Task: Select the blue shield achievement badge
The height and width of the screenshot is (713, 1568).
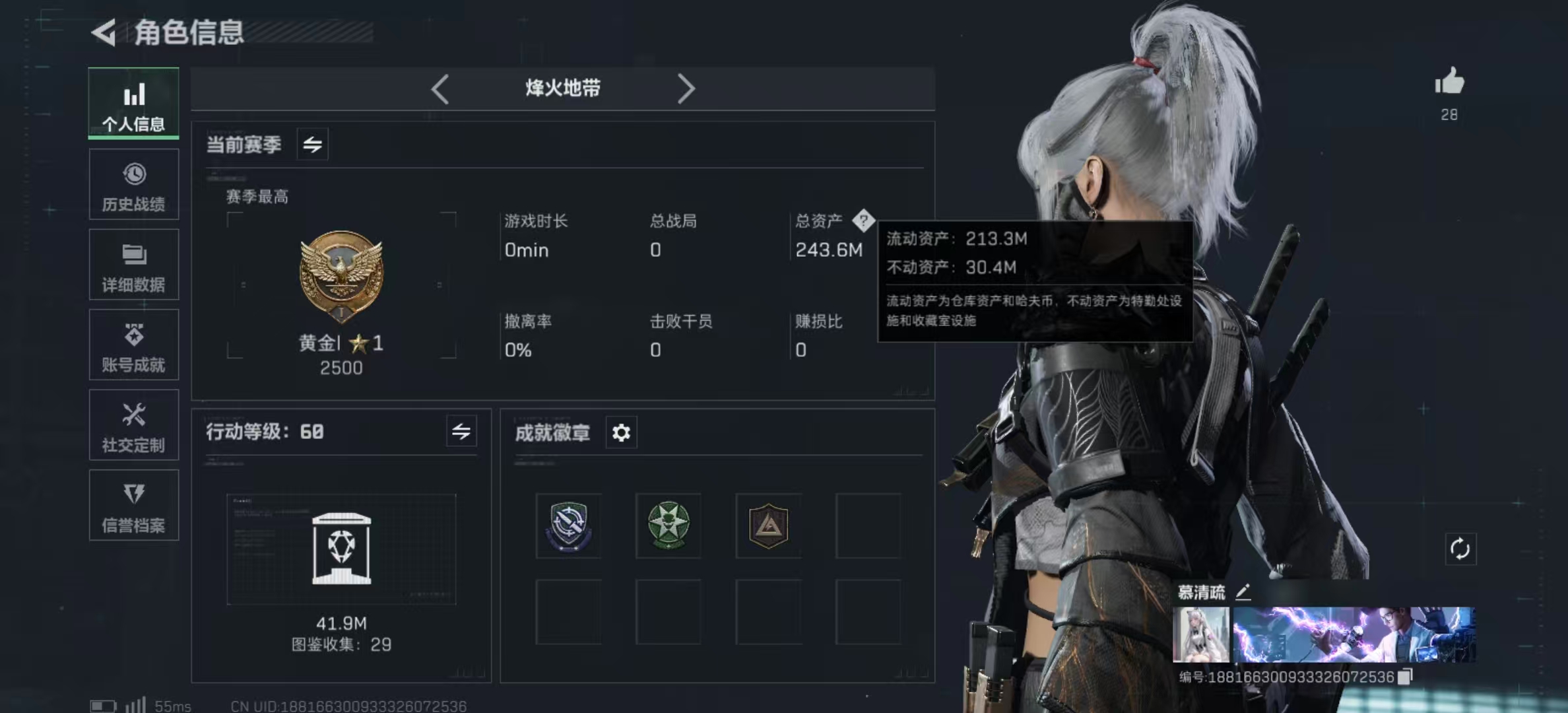Action: click(568, 526)
